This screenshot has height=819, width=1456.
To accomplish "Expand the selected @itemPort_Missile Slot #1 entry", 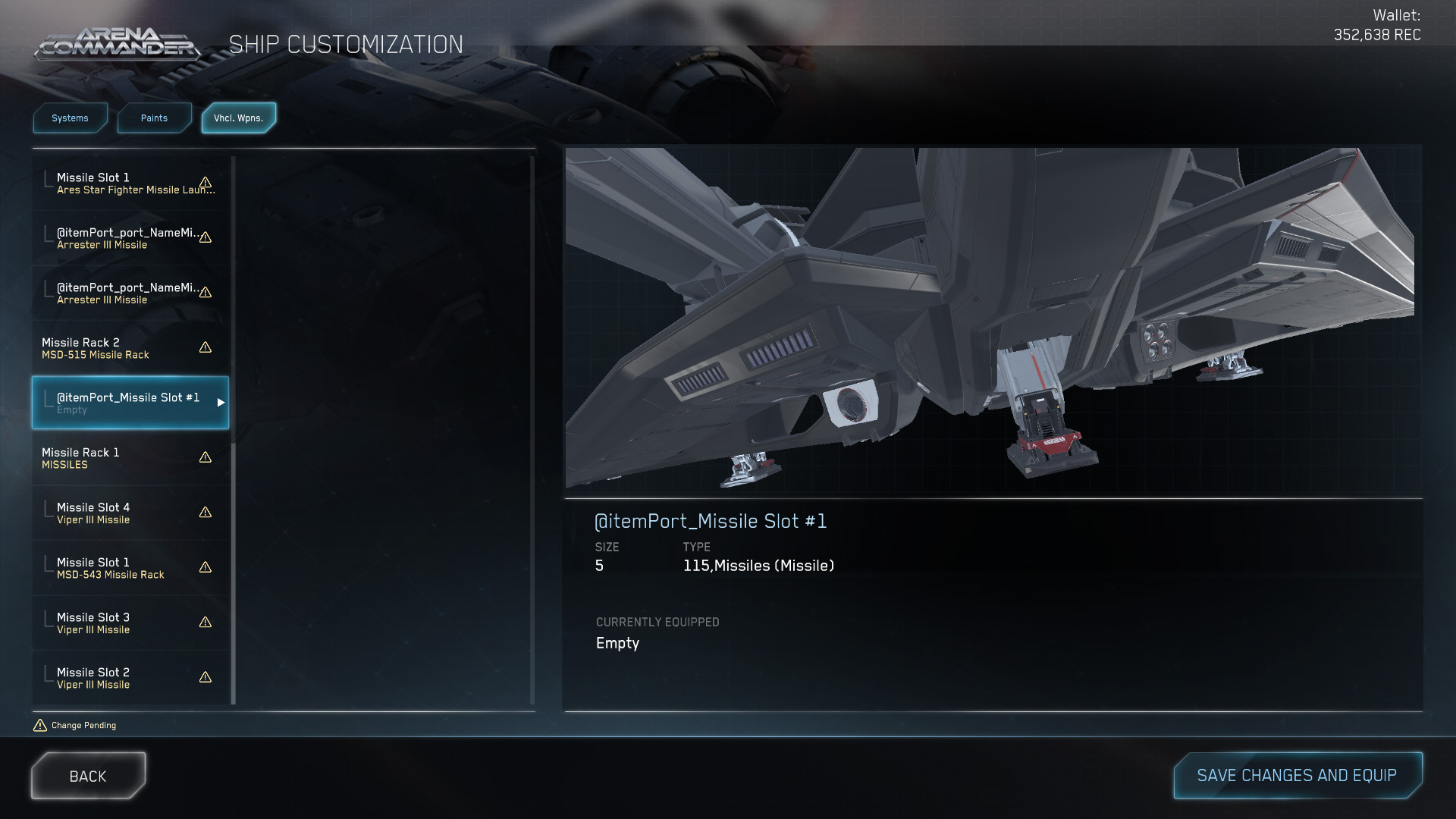I will (x=221, y=403).
